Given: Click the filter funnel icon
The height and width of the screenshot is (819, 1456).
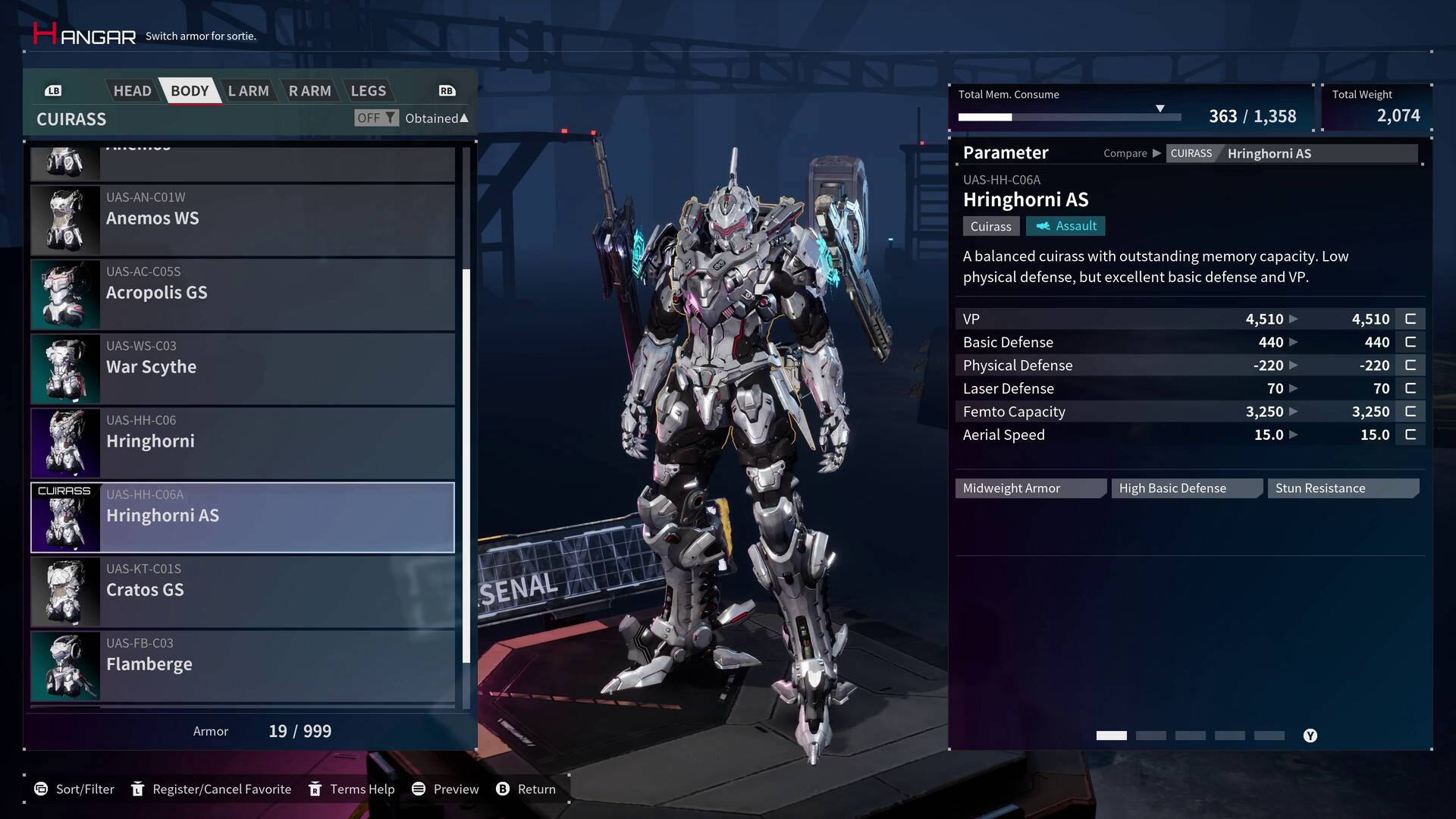Looking at the screenshot, I should tap(391, 118).
